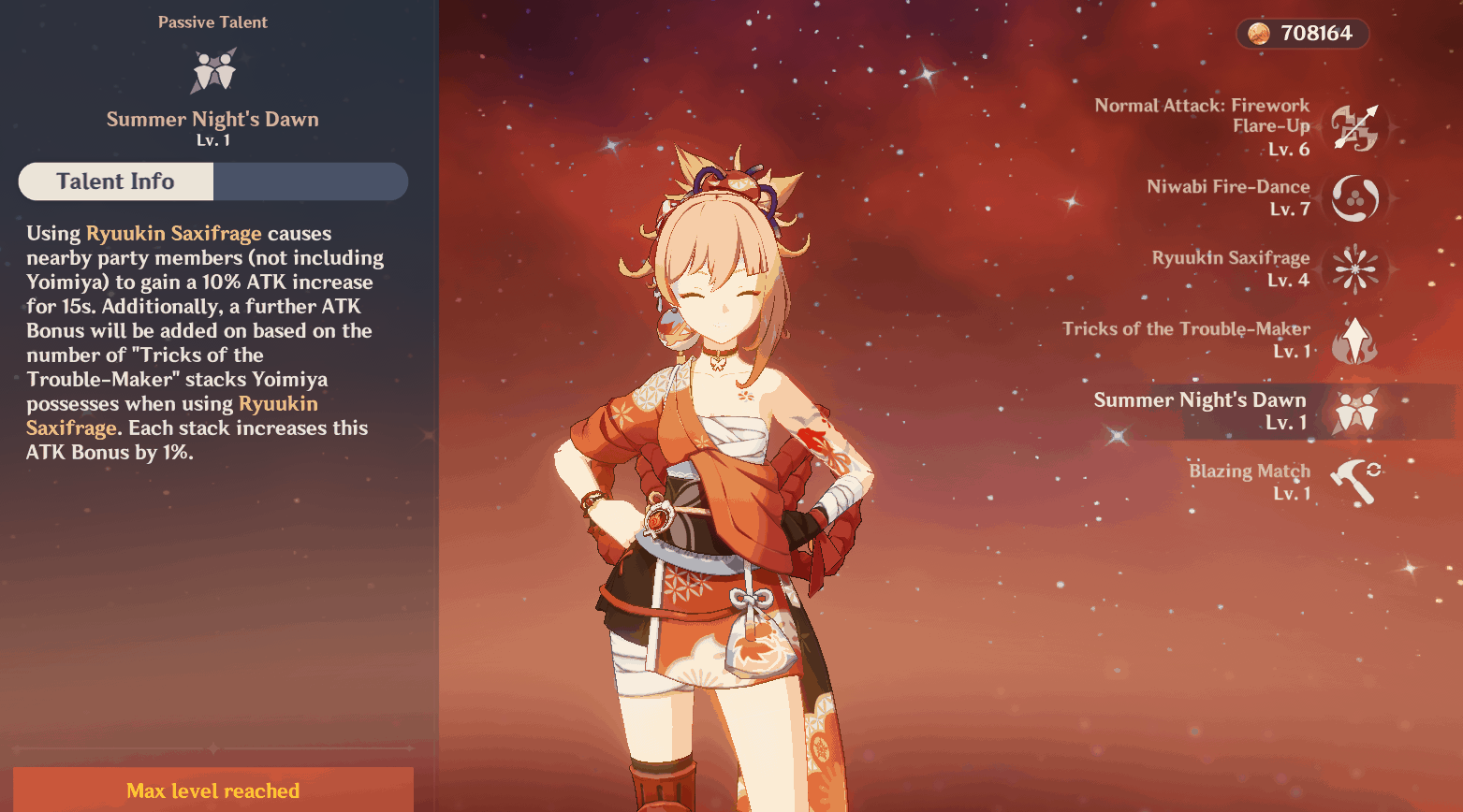Viewport: 1463px width, 812px height.
Task: Select the Summer Night's Dawn talent icon
Action: pos(1356,412)
